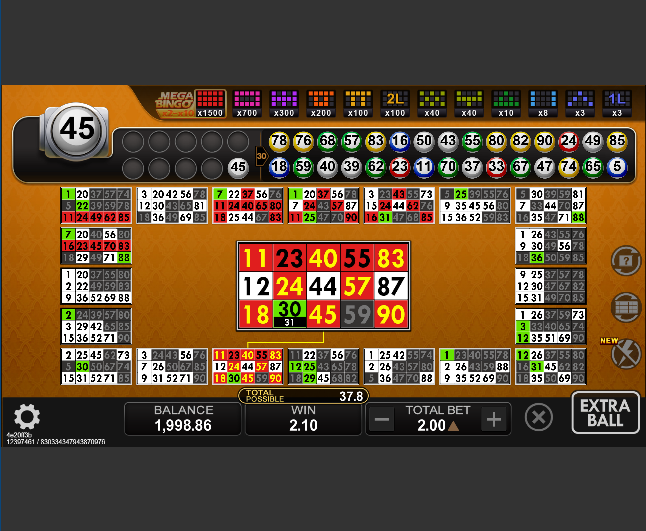The width and height of the screenshot is (646, 531).
Task: Select the x1500 Mega Bingo pattern
Action: coord(209,102)
